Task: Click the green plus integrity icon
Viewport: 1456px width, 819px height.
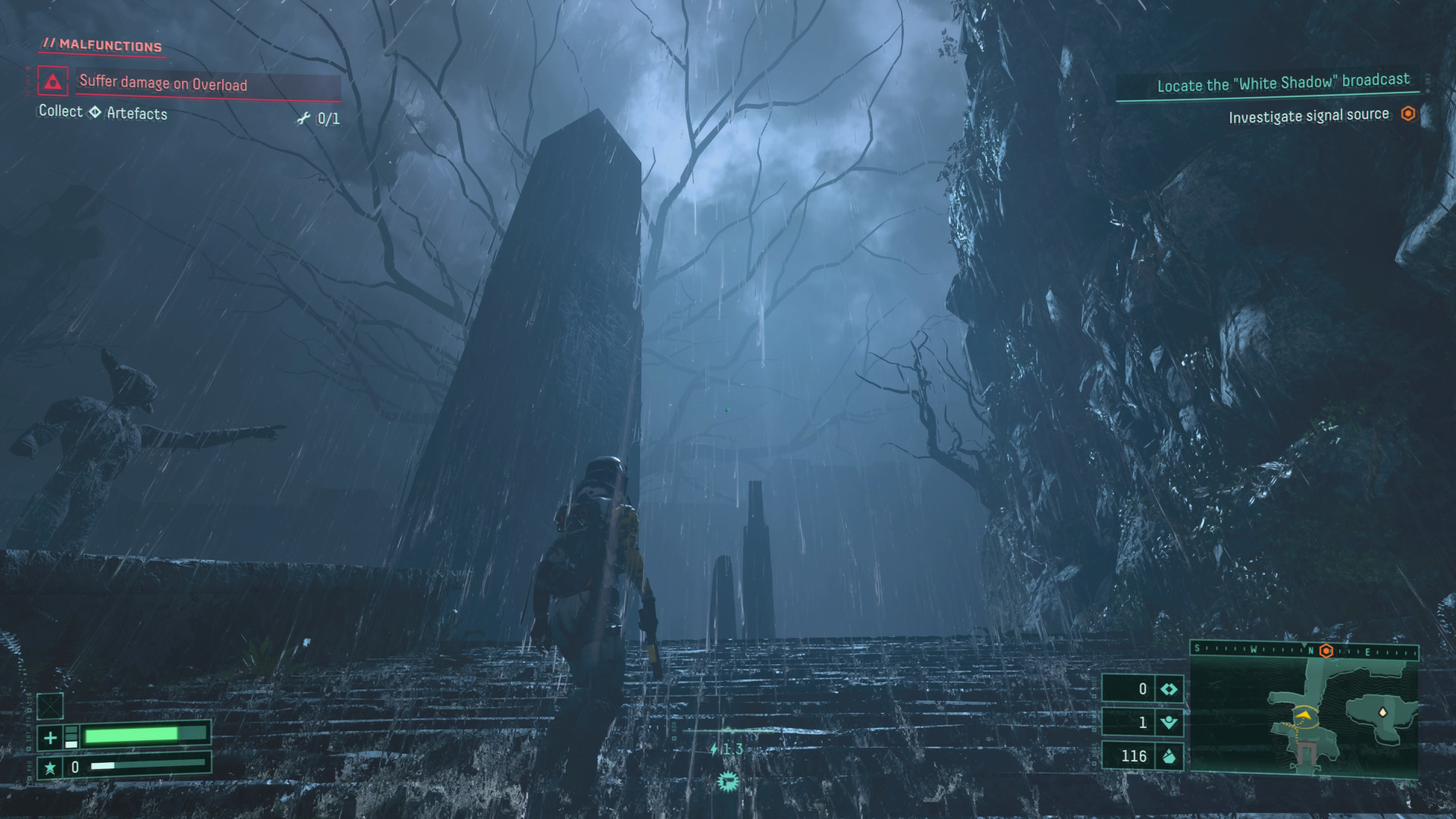Action: click(x=50, y=737)
